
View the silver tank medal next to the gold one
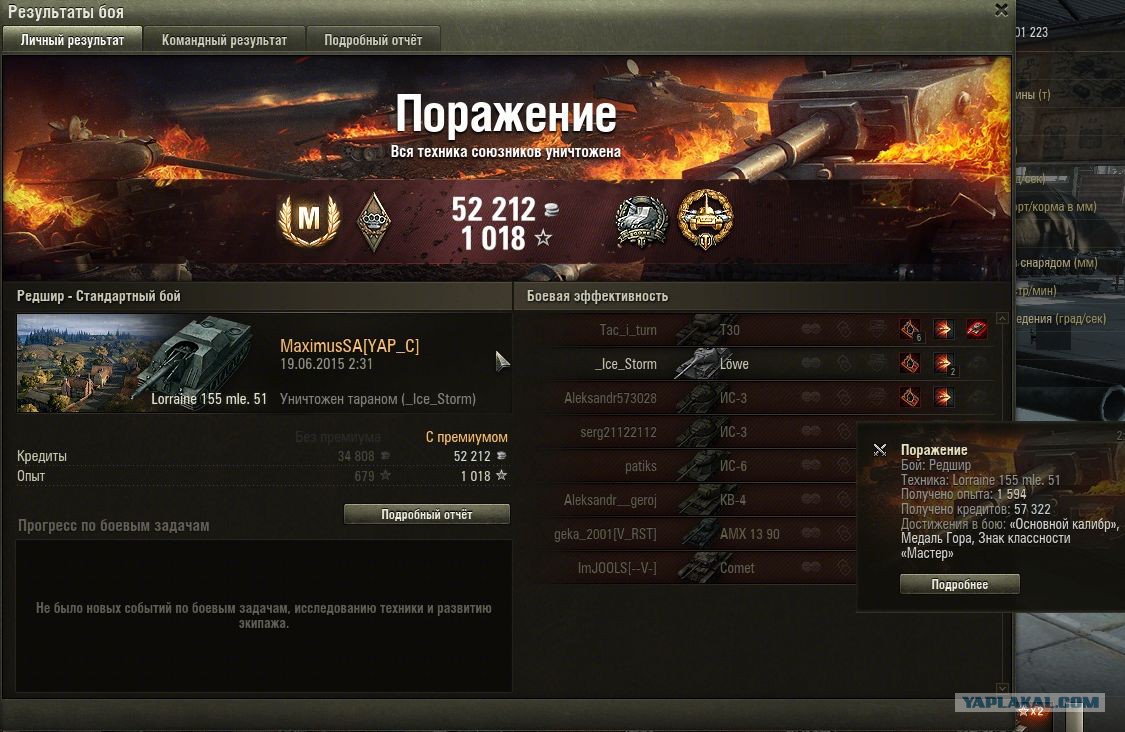pyautogui.click(x=641, y=221)
